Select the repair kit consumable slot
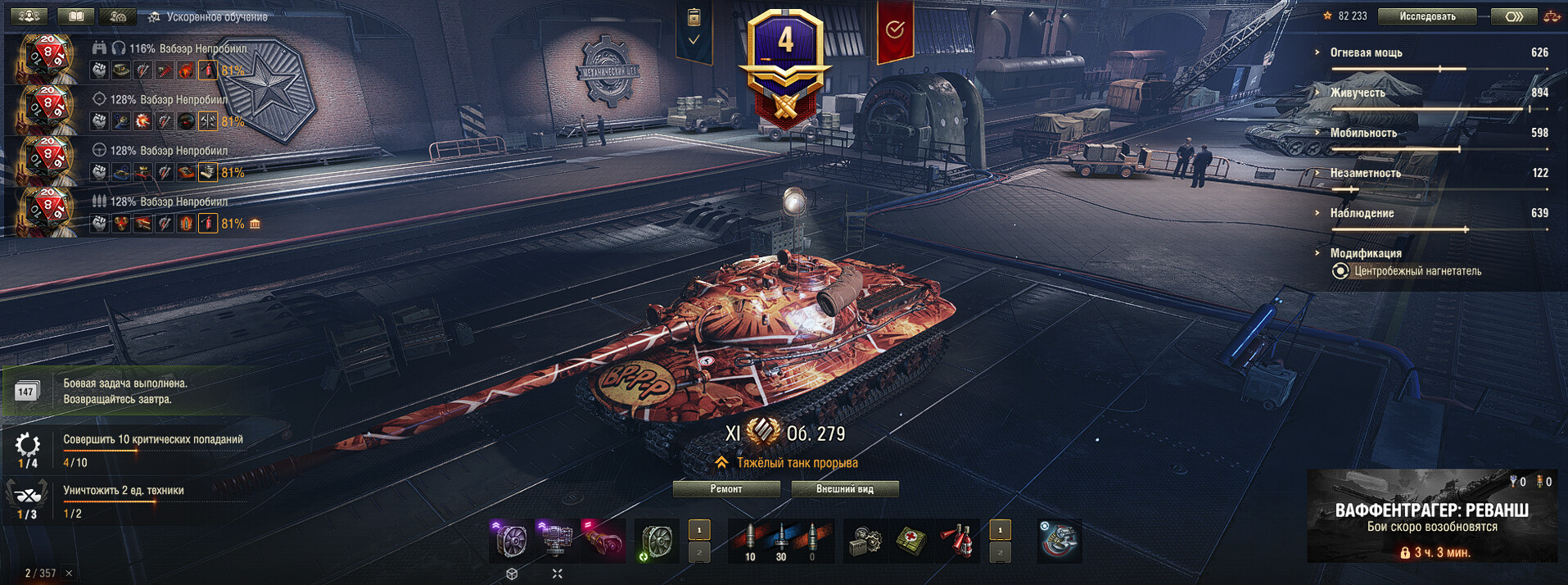 [x=865, y=541]
